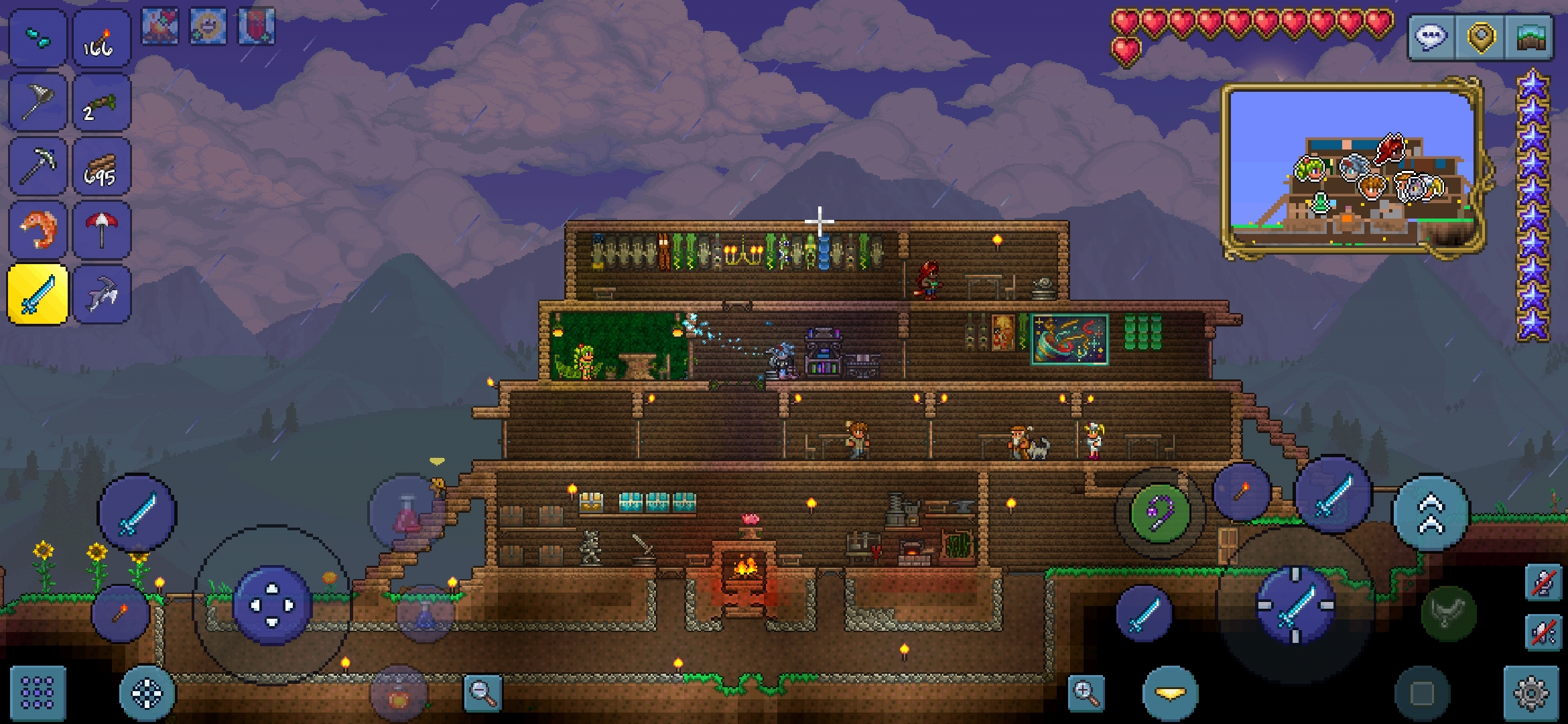Select the highlighted yellow sword slot
Image resolution: width=1568 pixels, height=724 pixels.
tap(38, 294)
